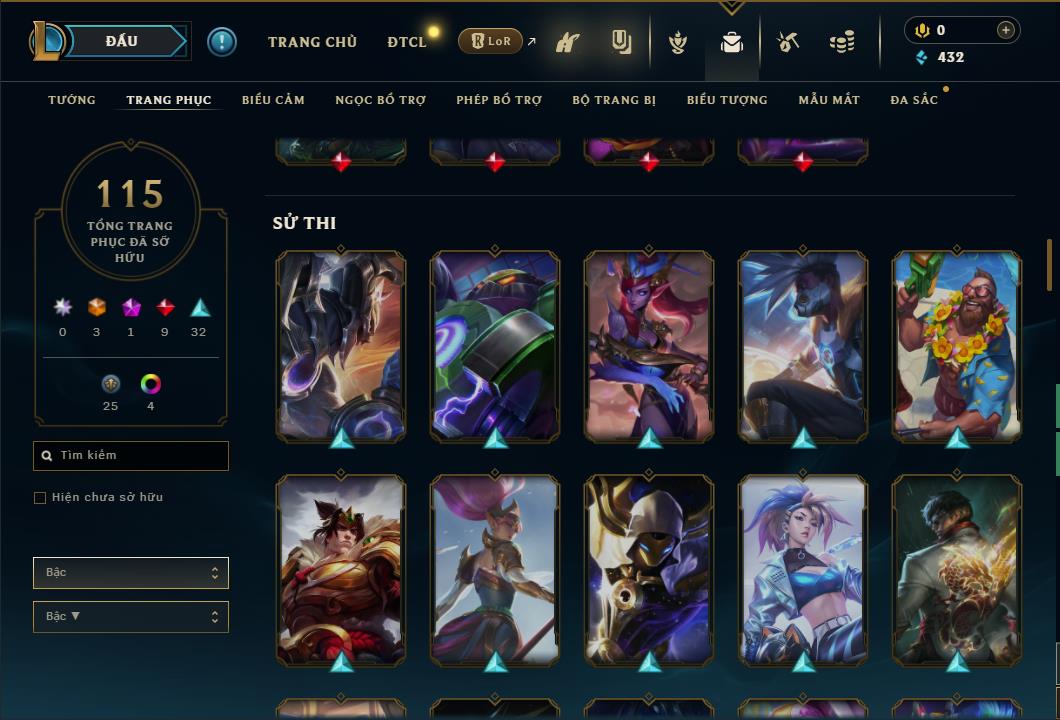This screenshot has width=1060, height=720.
Task: Switch to PHÉP BỔ TRỢ tab
Action: pyautogui.click(x=499, y=100)
